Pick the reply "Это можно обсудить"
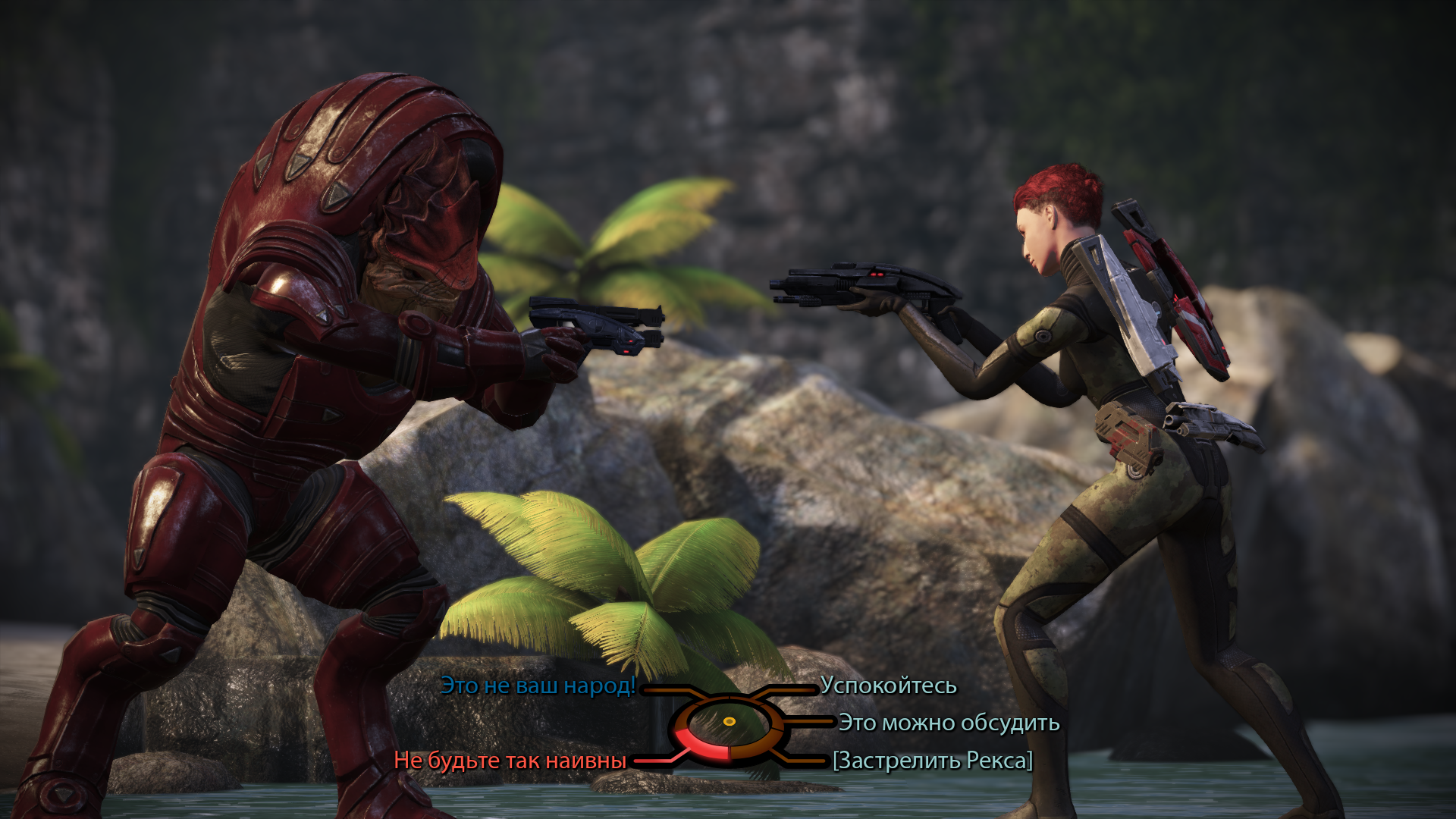This screenshot has height=819, width=1456. (x=949, y=723)
